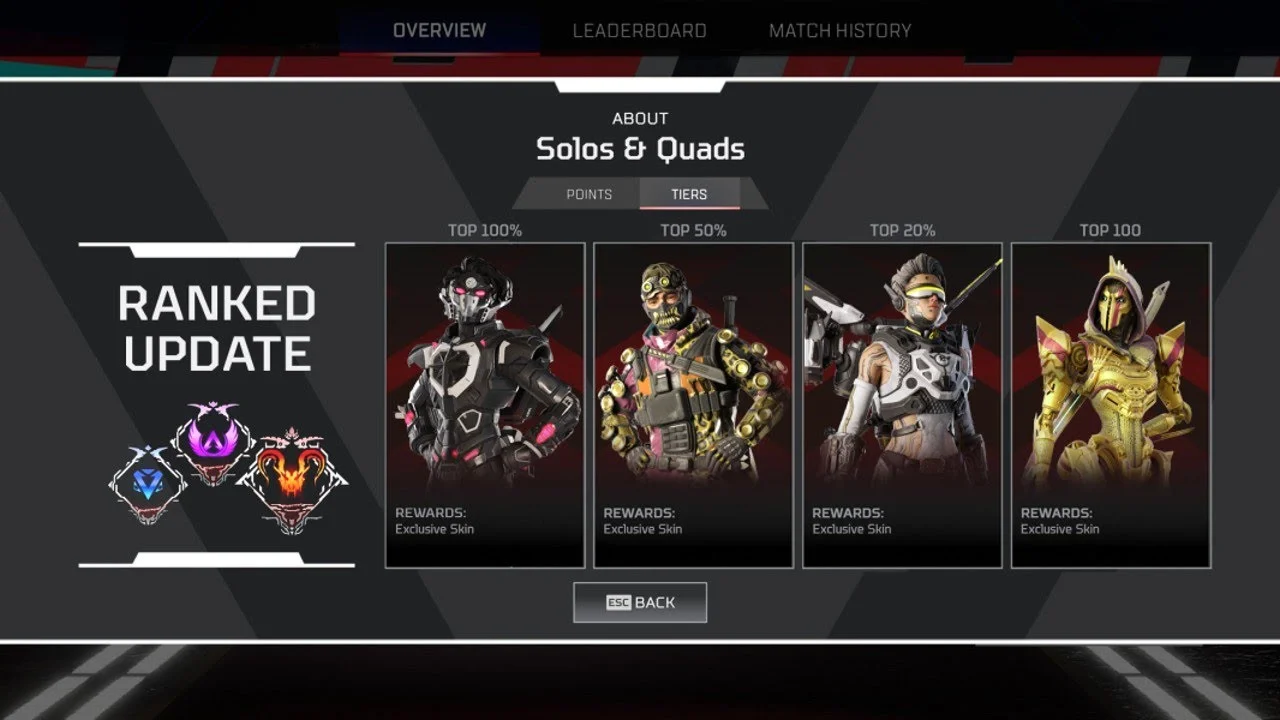Click the ESC key icon on the Back button
This screenshot has height=720, width=1280.
click(x=618, y=602)
